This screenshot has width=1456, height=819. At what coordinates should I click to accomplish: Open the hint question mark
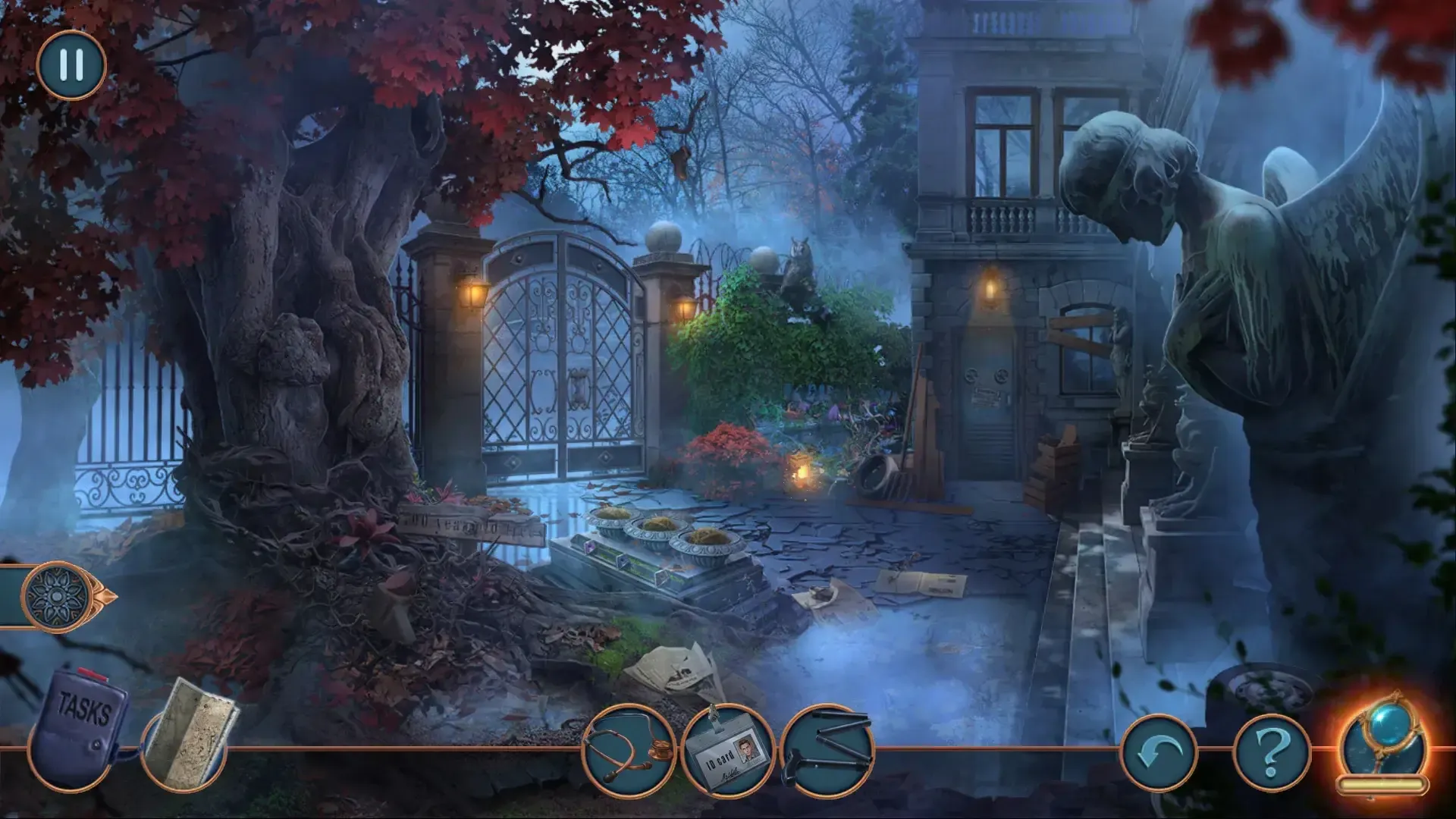(x=1274, y=751)
